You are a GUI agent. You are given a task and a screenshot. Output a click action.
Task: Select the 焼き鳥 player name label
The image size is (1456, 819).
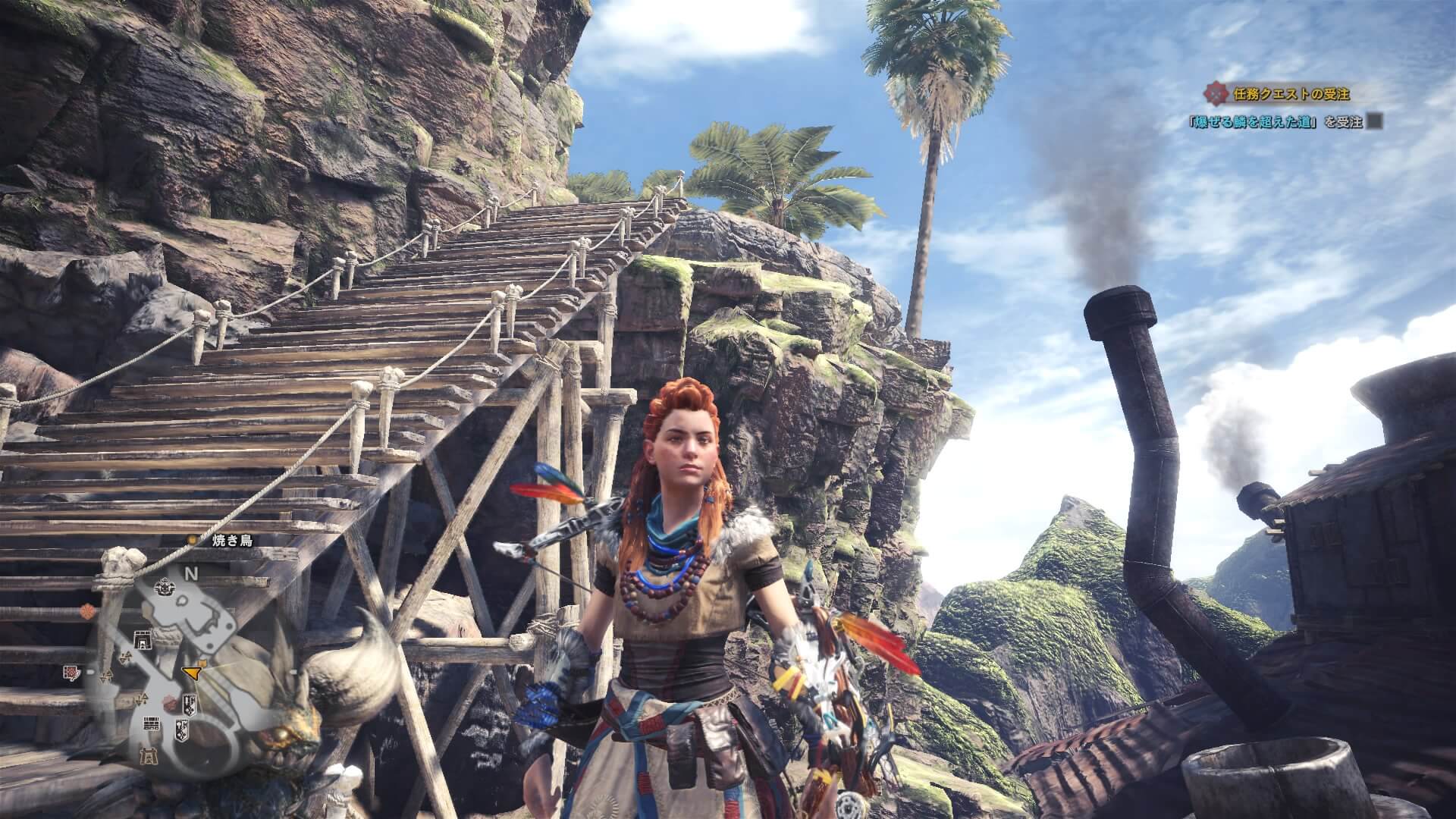click(232, 541)
